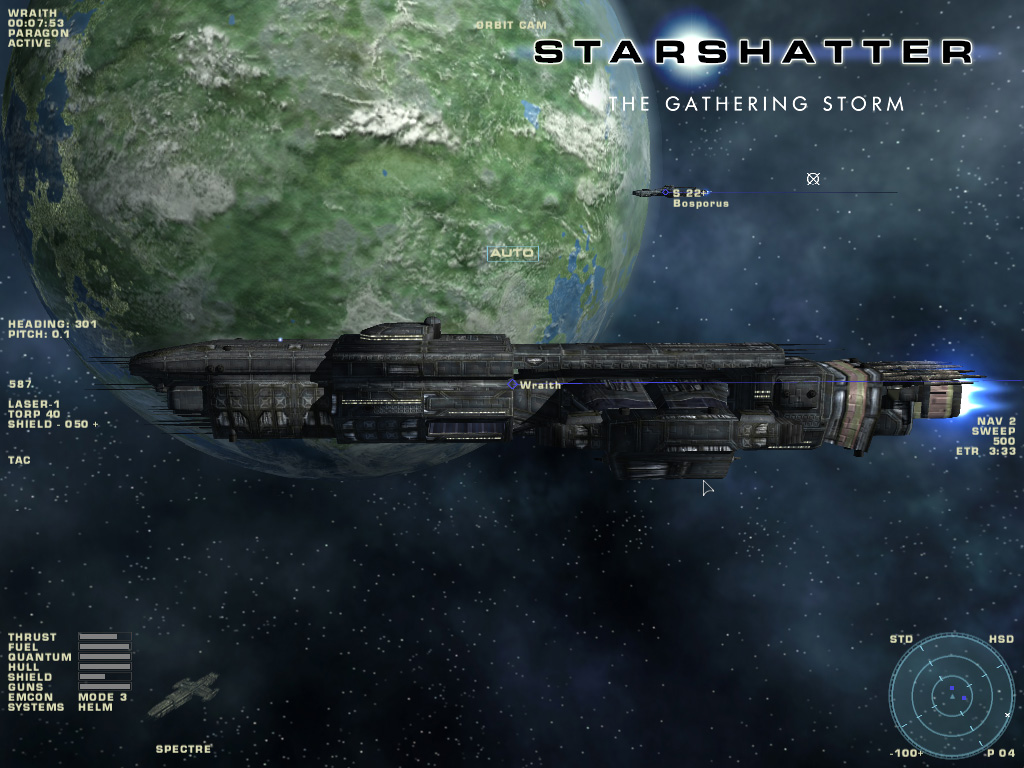Decrease radar range with the minus sign
The width and height of the screenshot is (1024, 768).
[x=893, y=753]
